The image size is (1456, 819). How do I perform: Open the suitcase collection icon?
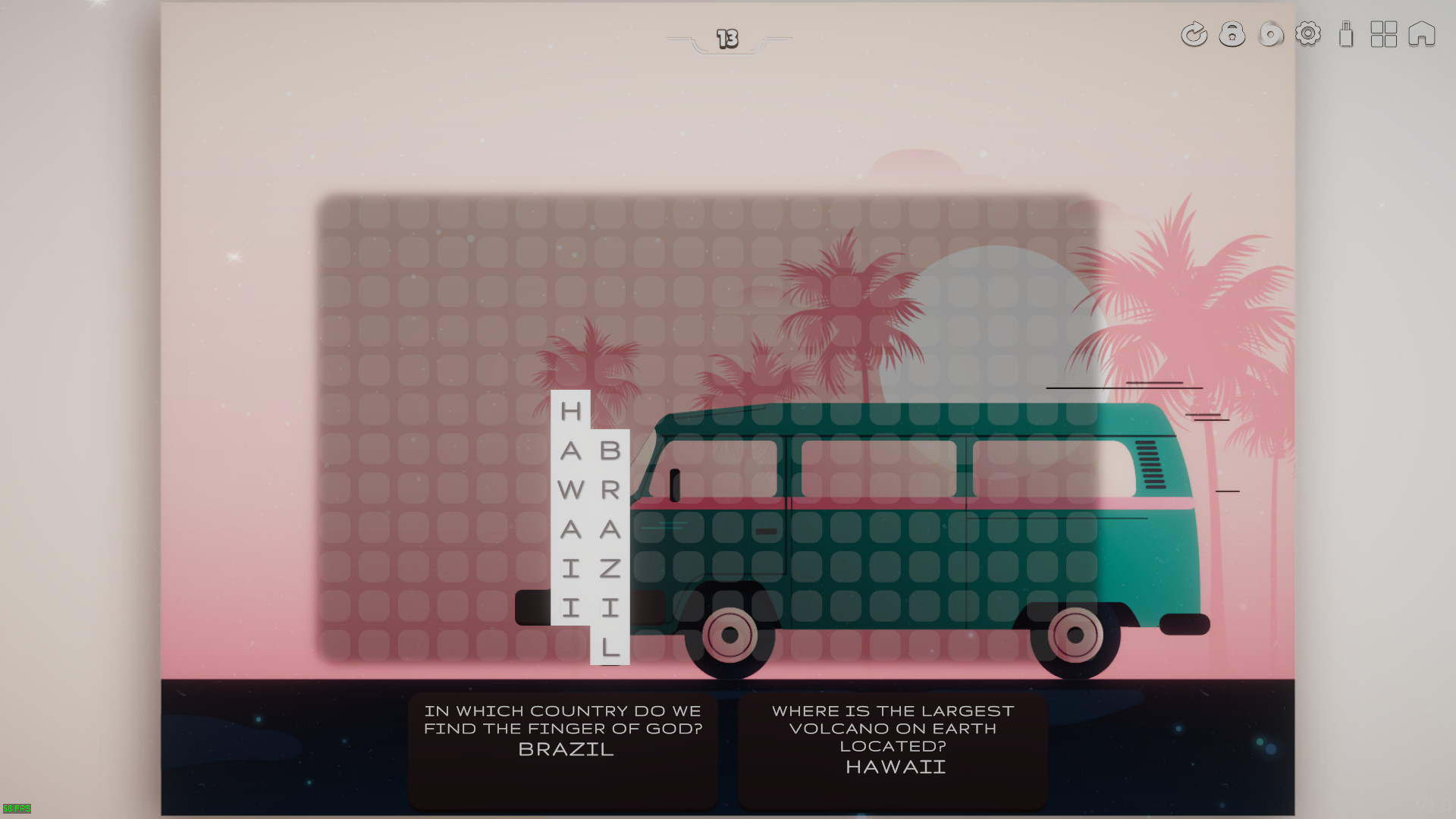1346,35
